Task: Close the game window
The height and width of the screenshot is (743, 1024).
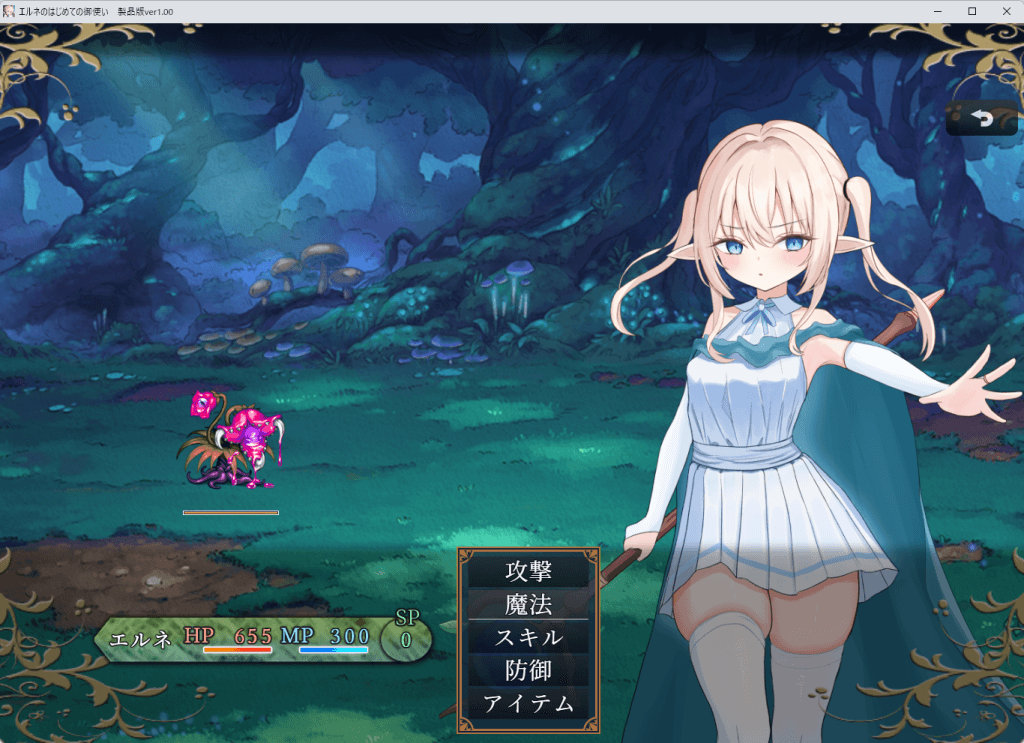Action: 1005,11
